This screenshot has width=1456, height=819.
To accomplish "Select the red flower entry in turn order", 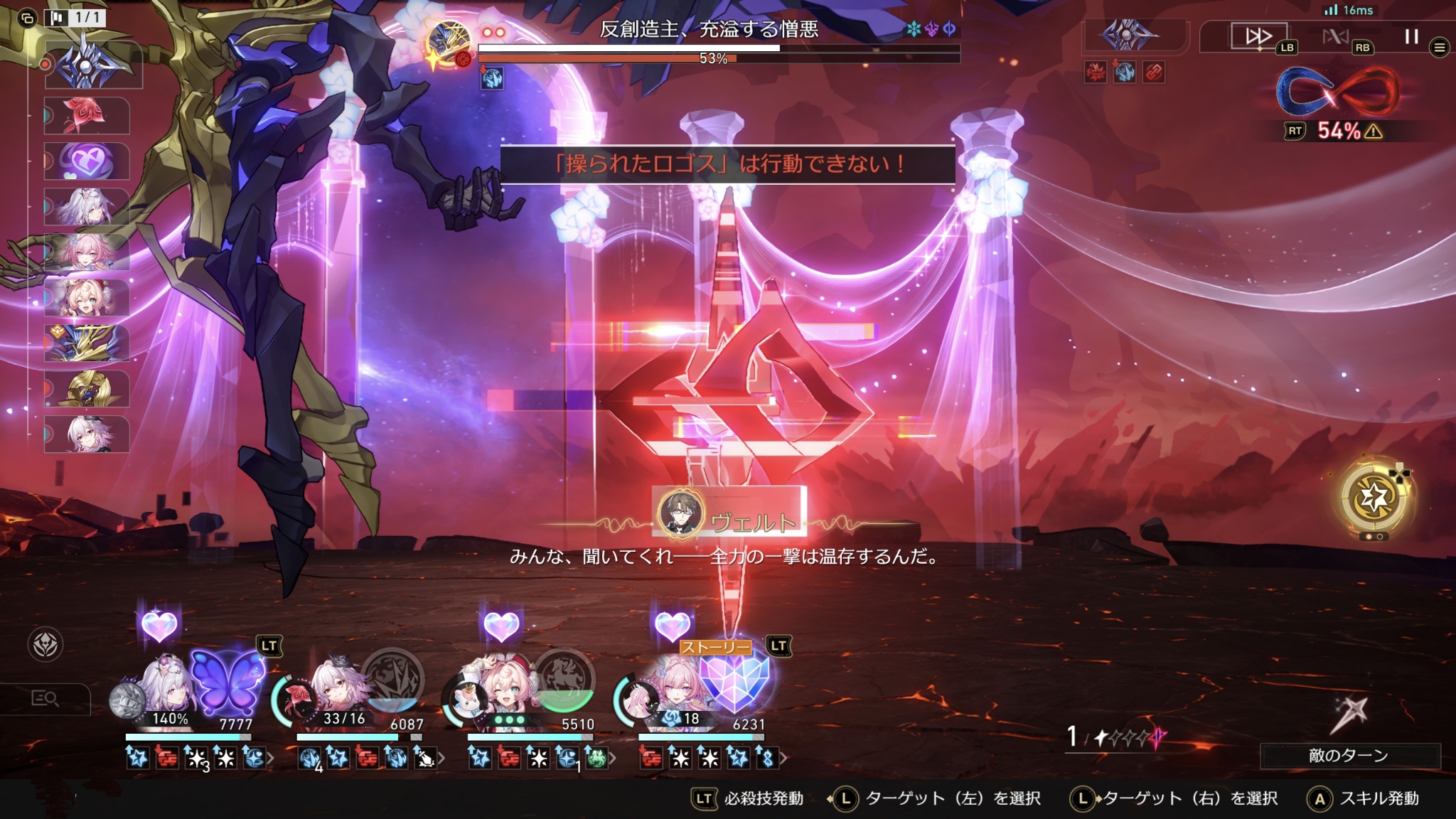I will 87,115.
